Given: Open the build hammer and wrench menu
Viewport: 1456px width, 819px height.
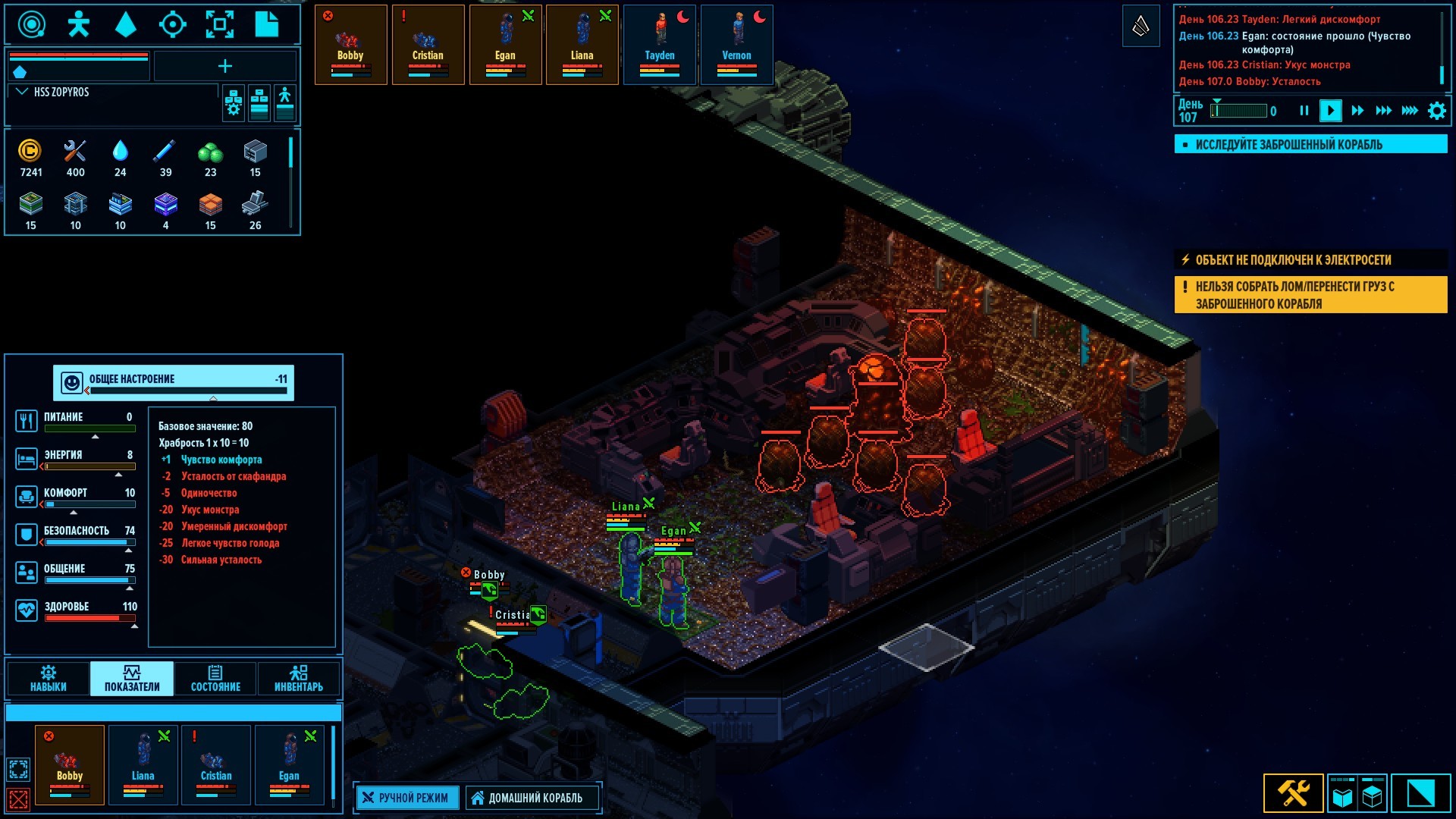Looking at the screenshot, I should pos(1294,793).
